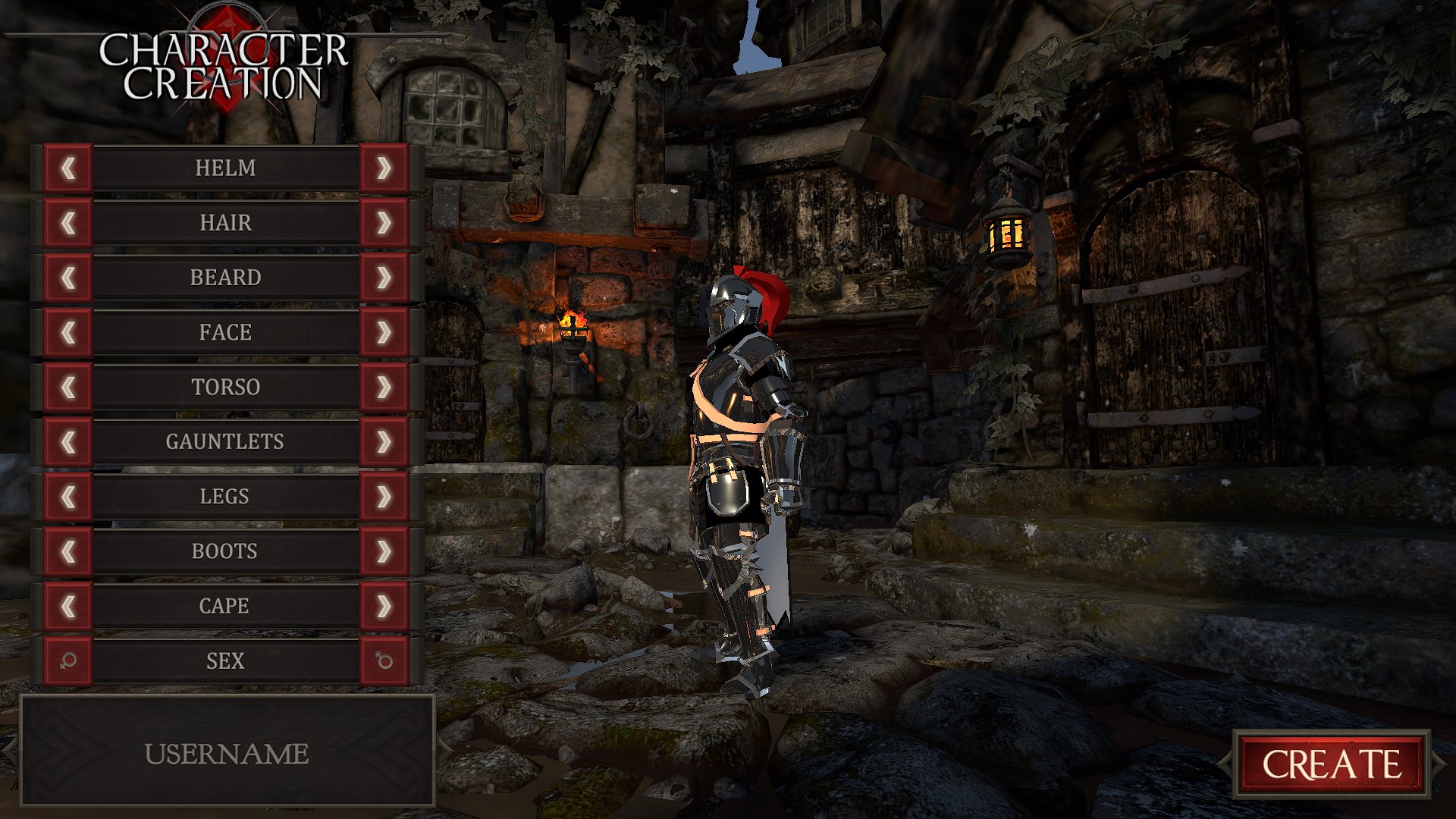Image resolution: width=1456 pixels, height=819 pixels.
Task: Set character sex to female
Action: click(68, 661)
